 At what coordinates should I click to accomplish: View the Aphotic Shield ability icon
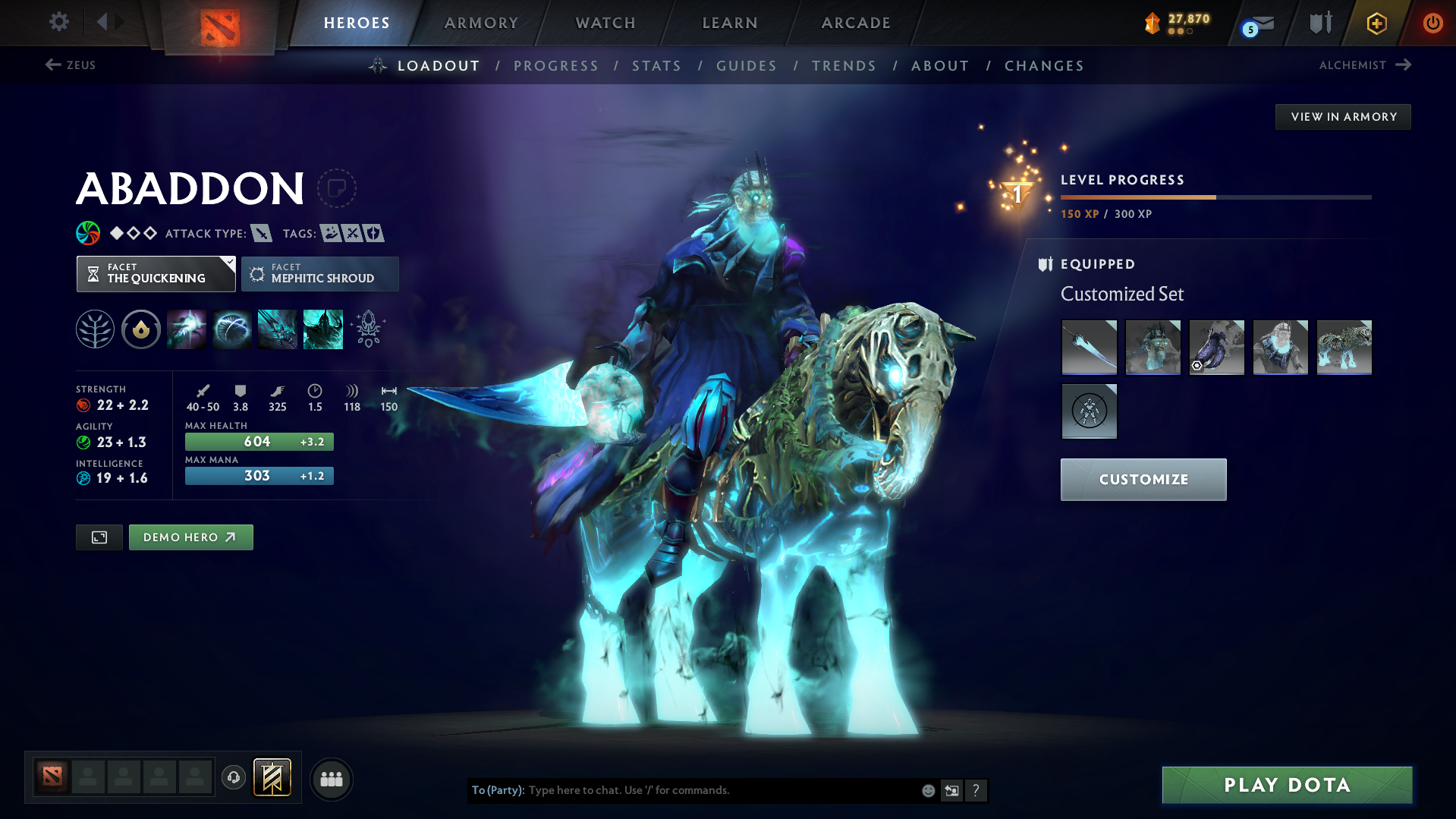(232, 329)
